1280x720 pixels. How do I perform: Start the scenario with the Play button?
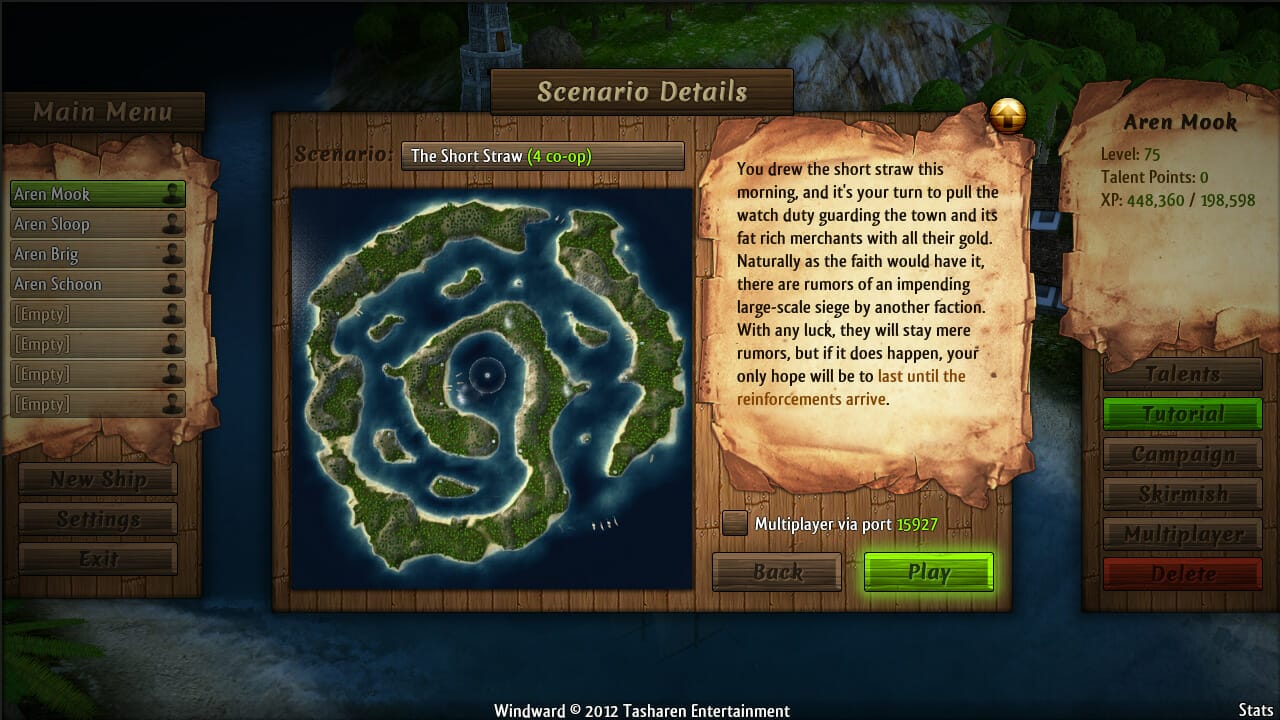(928, 572)
